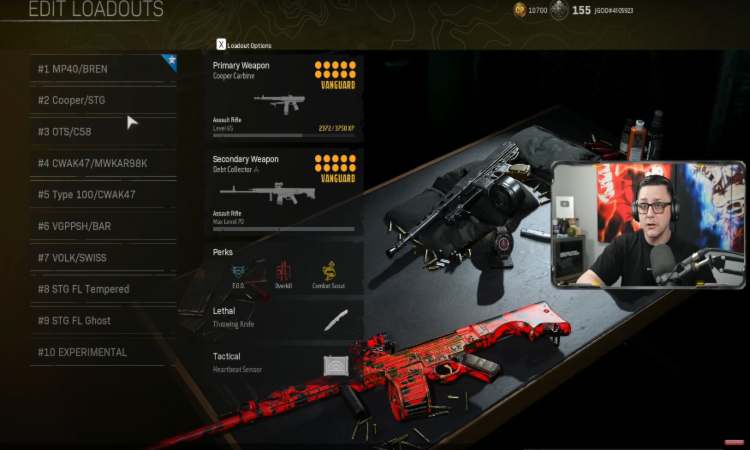Edit the Debt Collector secondary weapon

click(x=284, y=192)
